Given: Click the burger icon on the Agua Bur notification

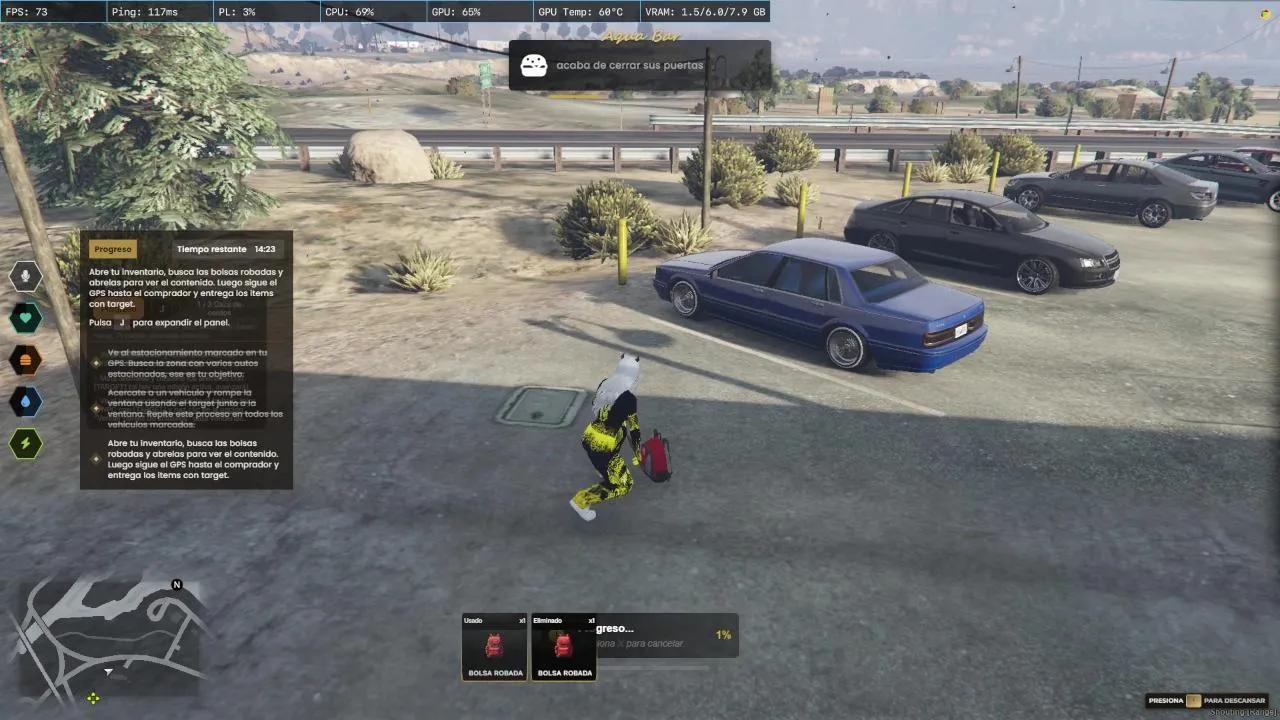Looking at the screenshot, I should (534, 65).
